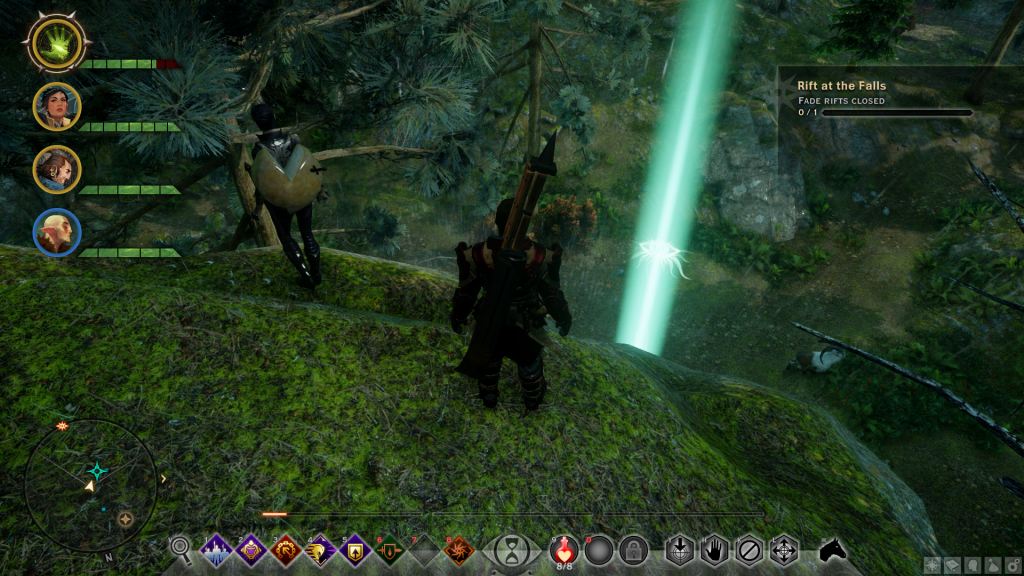This screenshot has width=1024, height=576.
Task: Activate the orange swirl ability in slot eight
Action: [458, 550]
